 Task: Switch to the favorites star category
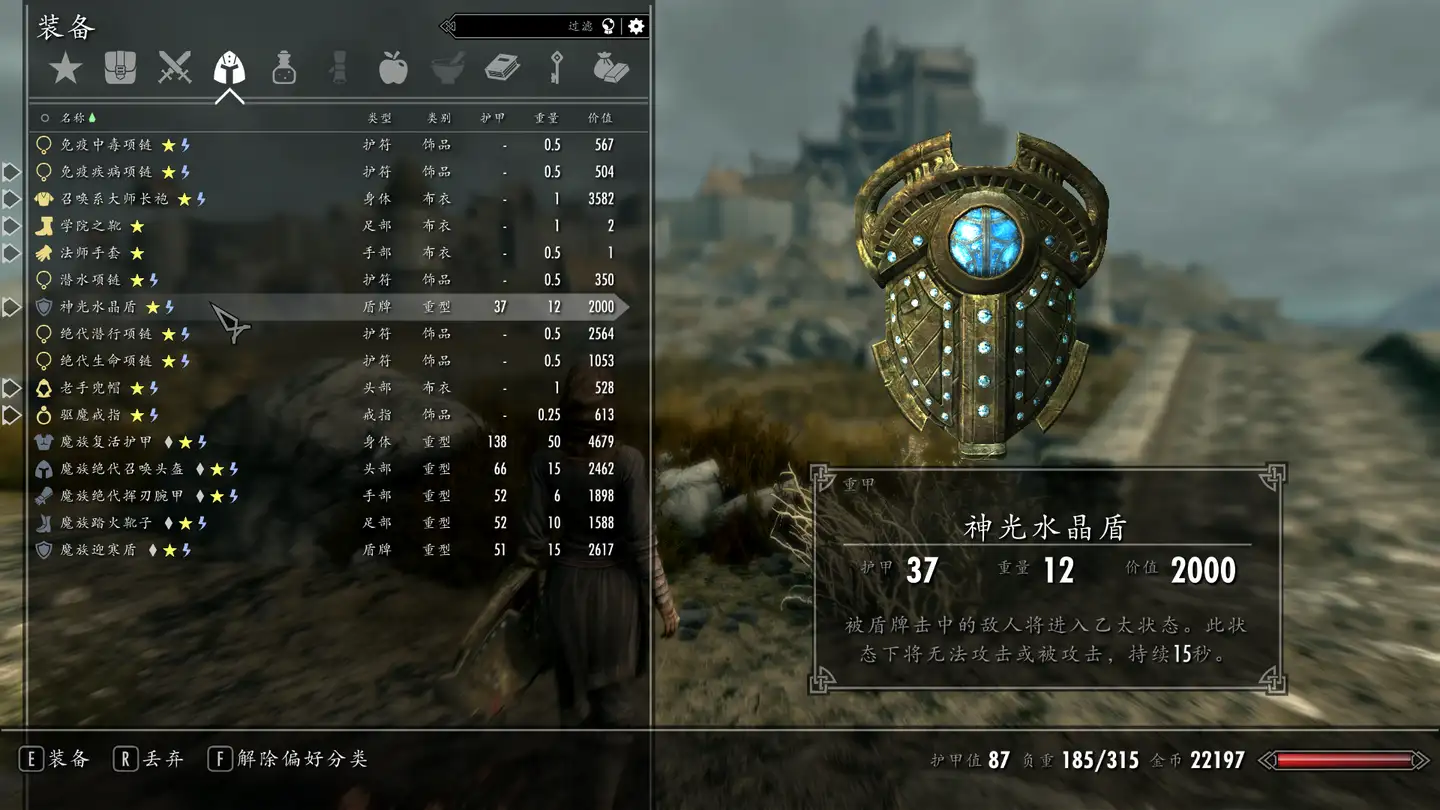click(66, 68)
